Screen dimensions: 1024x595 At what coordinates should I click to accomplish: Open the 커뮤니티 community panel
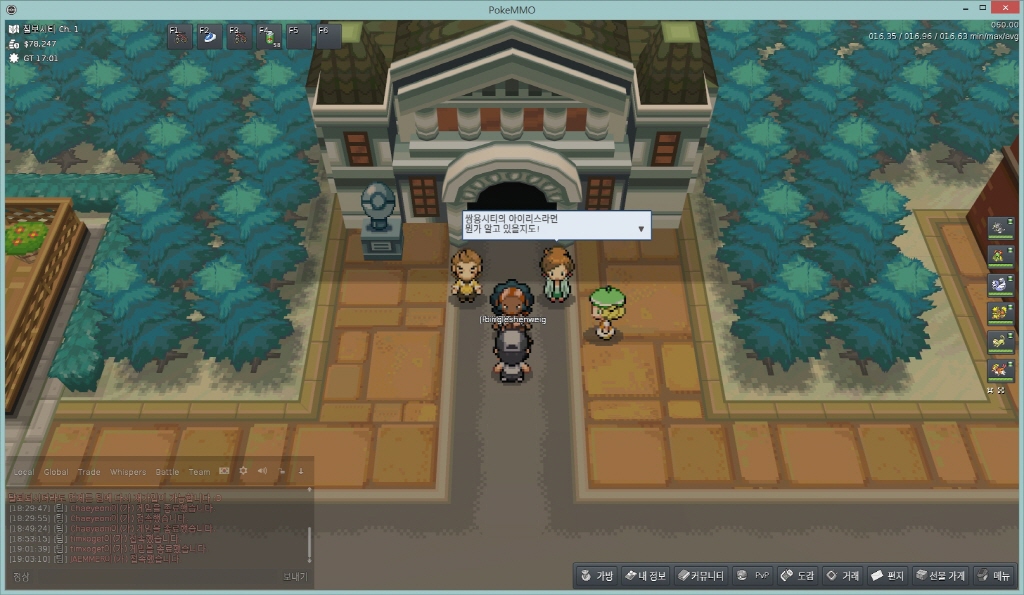point(700,576)
